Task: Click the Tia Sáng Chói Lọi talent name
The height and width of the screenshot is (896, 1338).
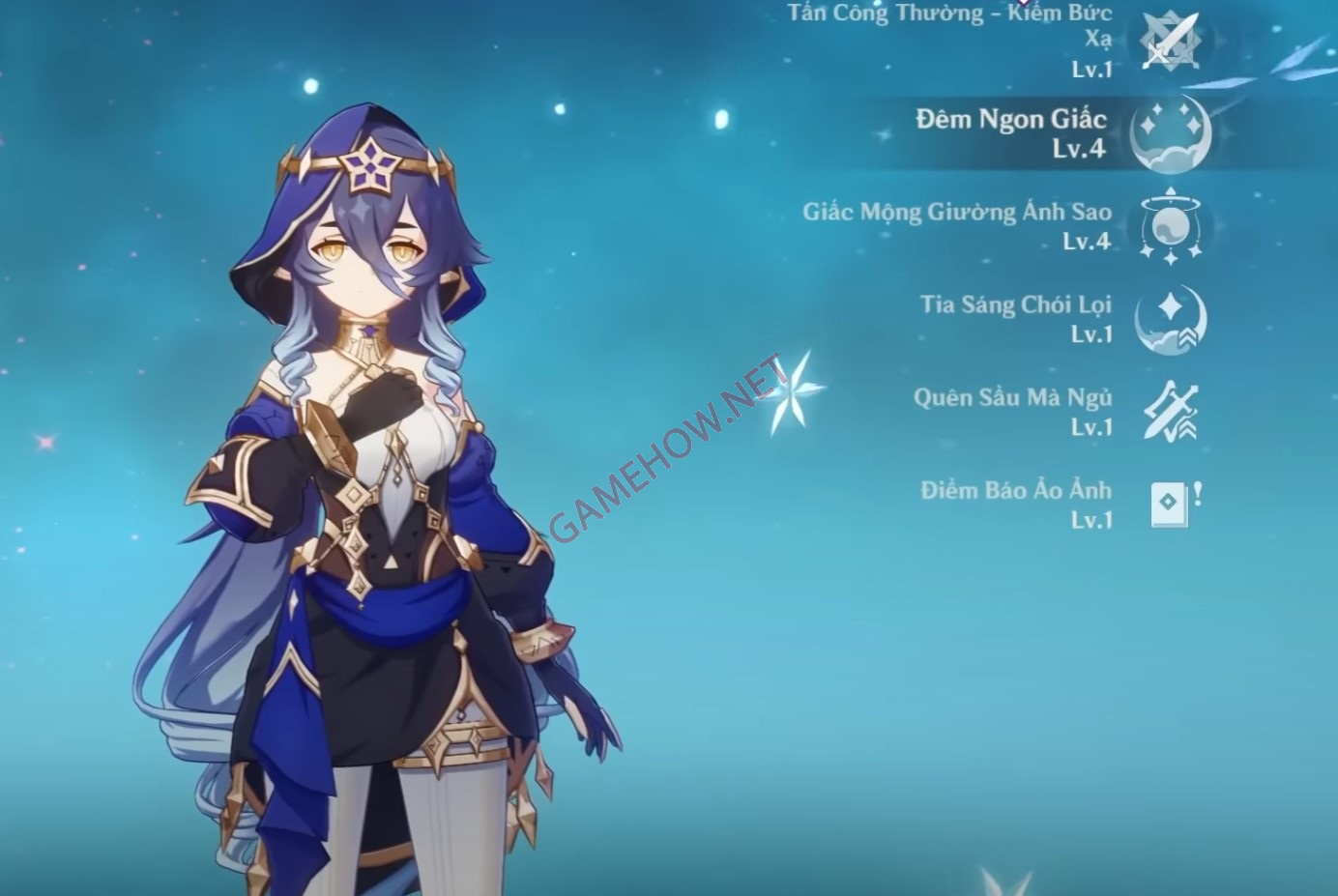Action: coord(1018,304)
